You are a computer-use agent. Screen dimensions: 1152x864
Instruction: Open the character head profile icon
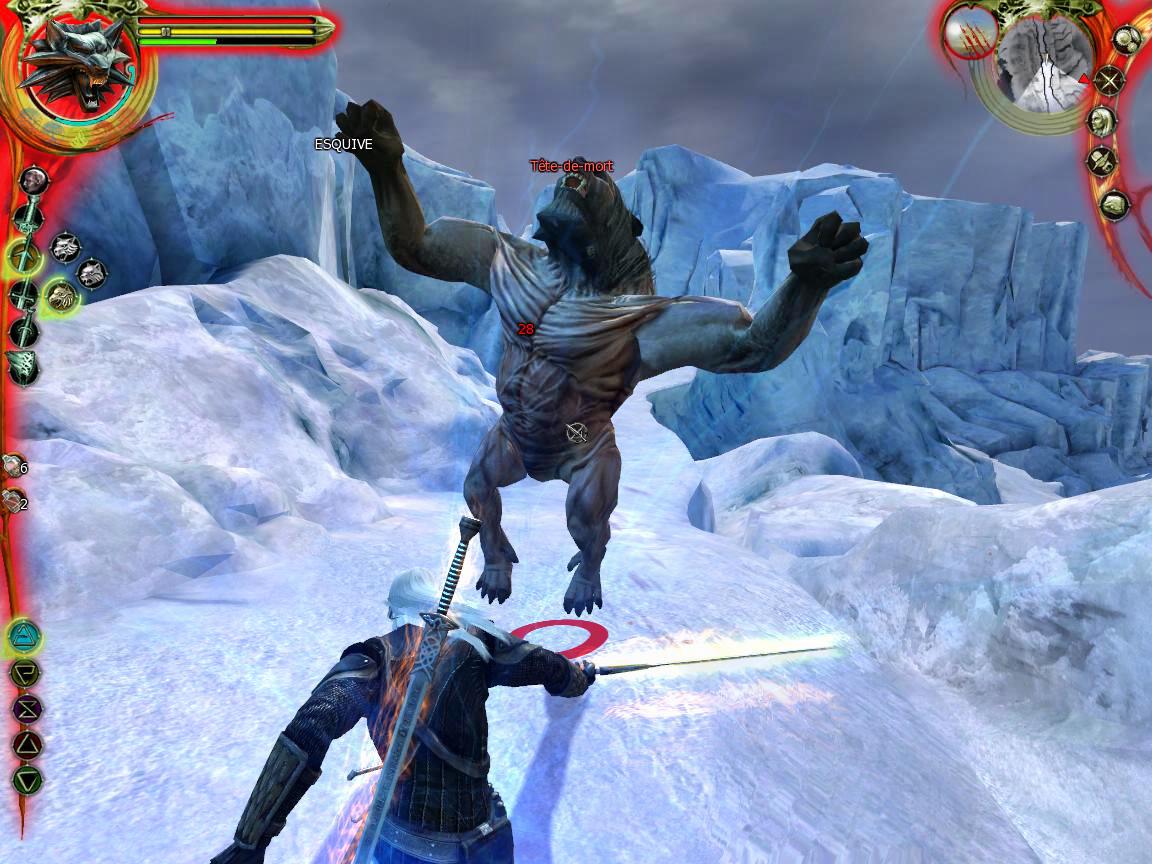(x=1101, y=122)
